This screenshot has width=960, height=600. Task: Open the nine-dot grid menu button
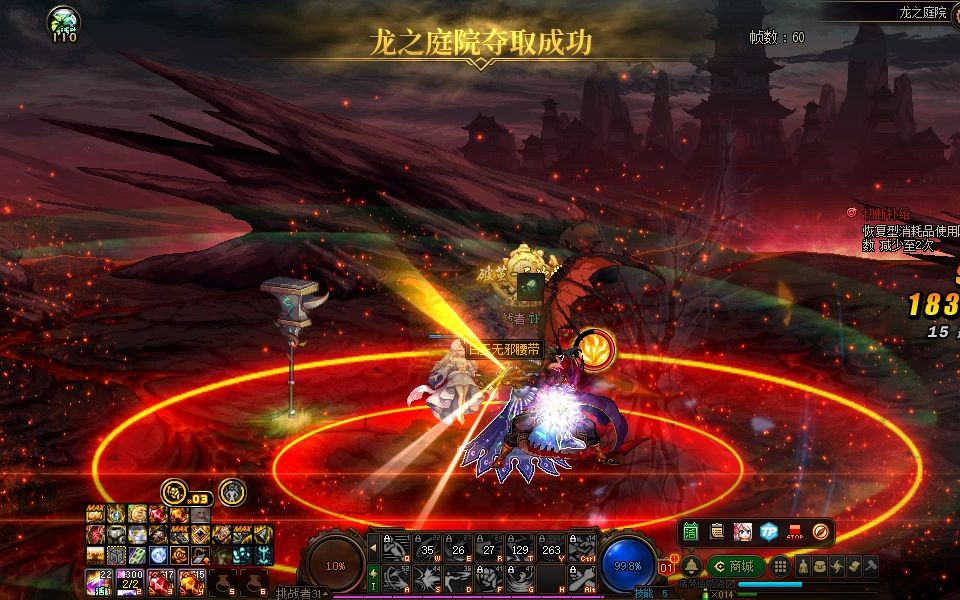click(781, 566)
